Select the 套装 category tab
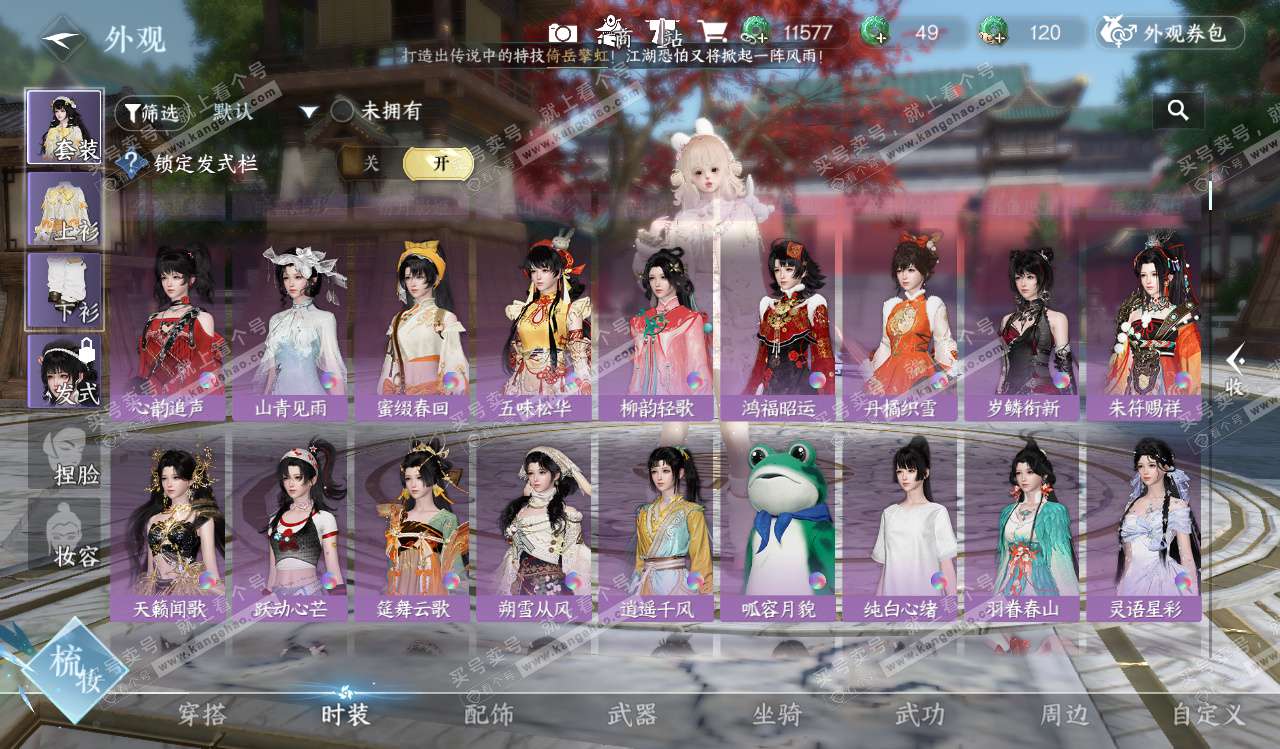Screen dimensions: 1280x749 [64, 127]
